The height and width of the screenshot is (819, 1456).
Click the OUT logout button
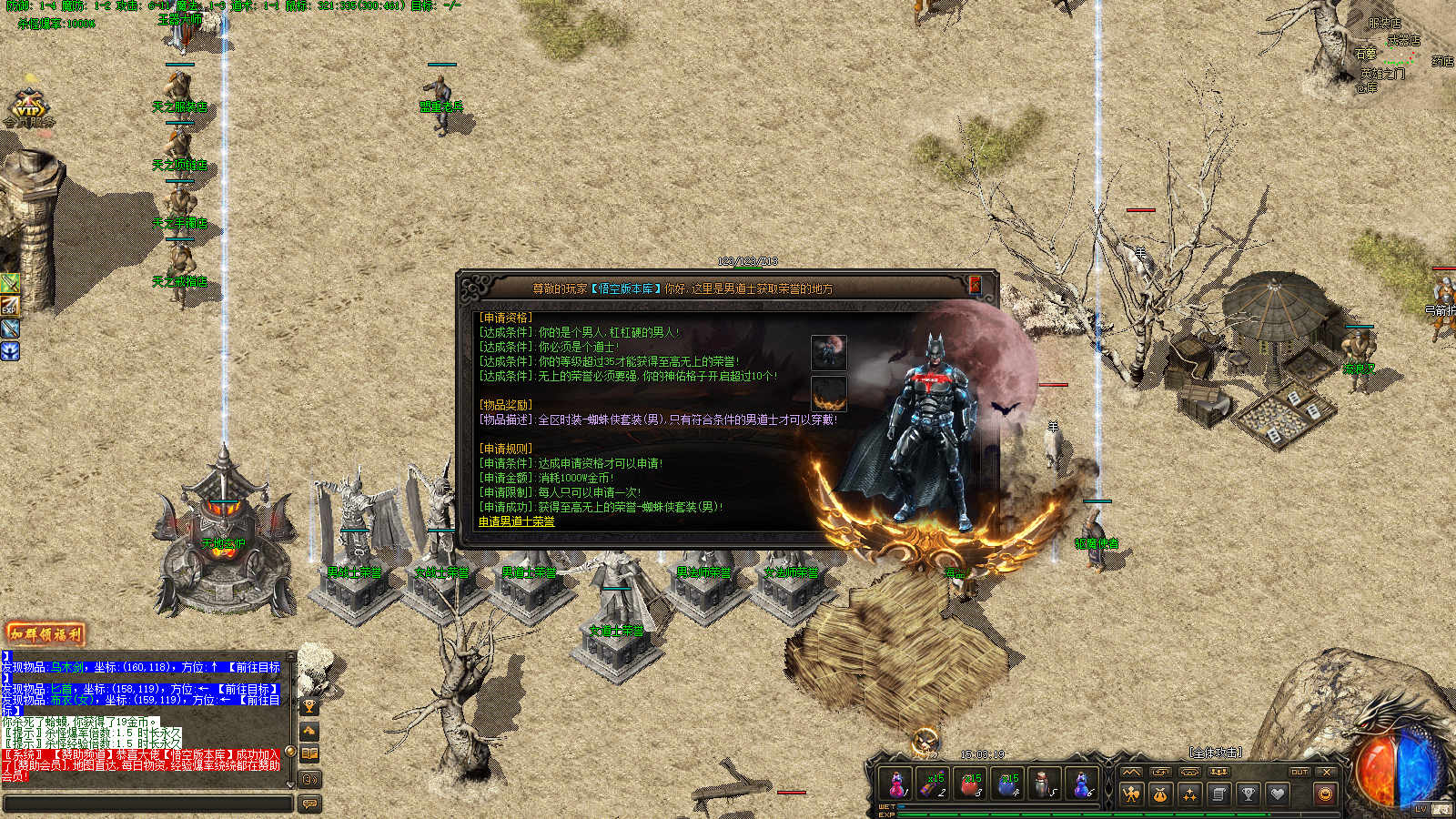click(x=1299, y=772)
